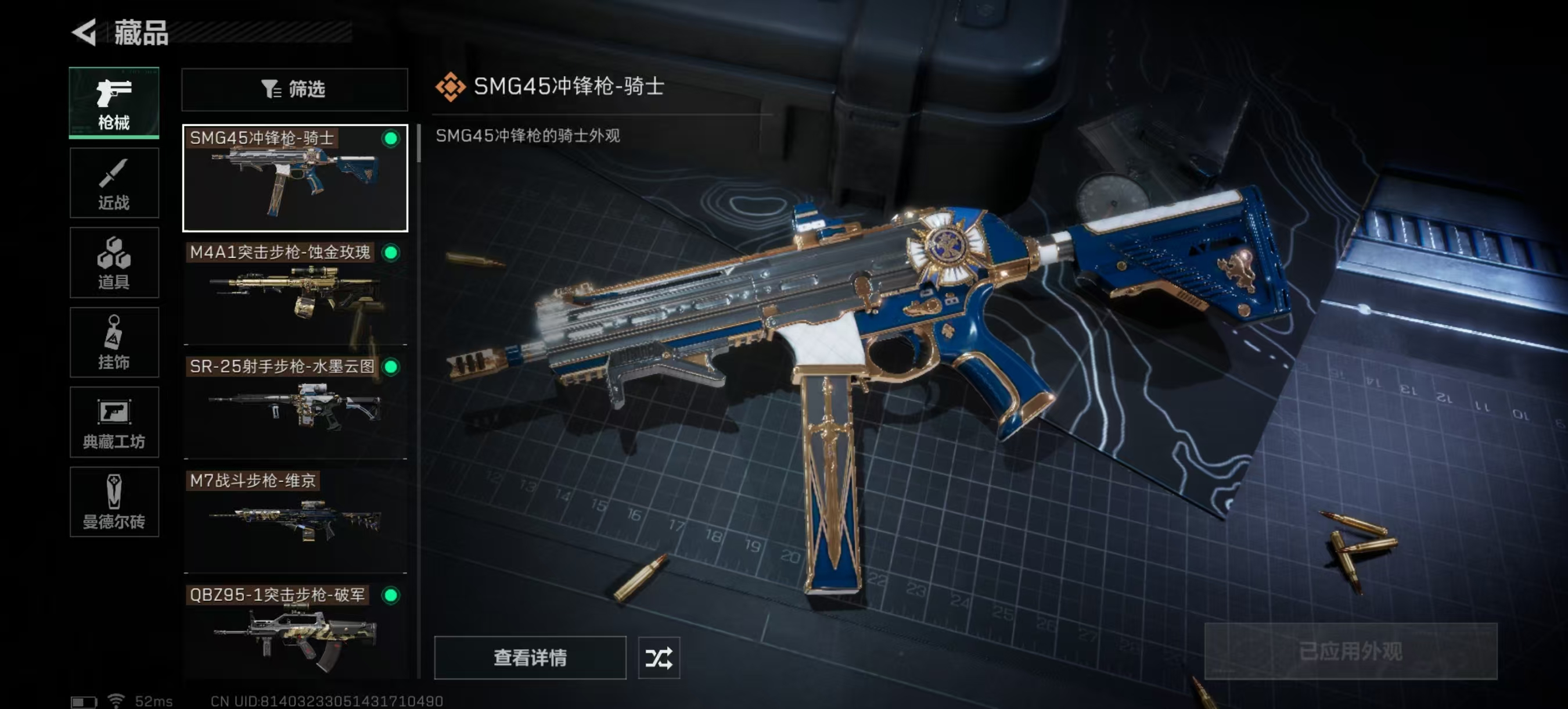Screen dimensions: 1568x709
Task: Select the 道具 items category
Action: [x=114, y=263]
